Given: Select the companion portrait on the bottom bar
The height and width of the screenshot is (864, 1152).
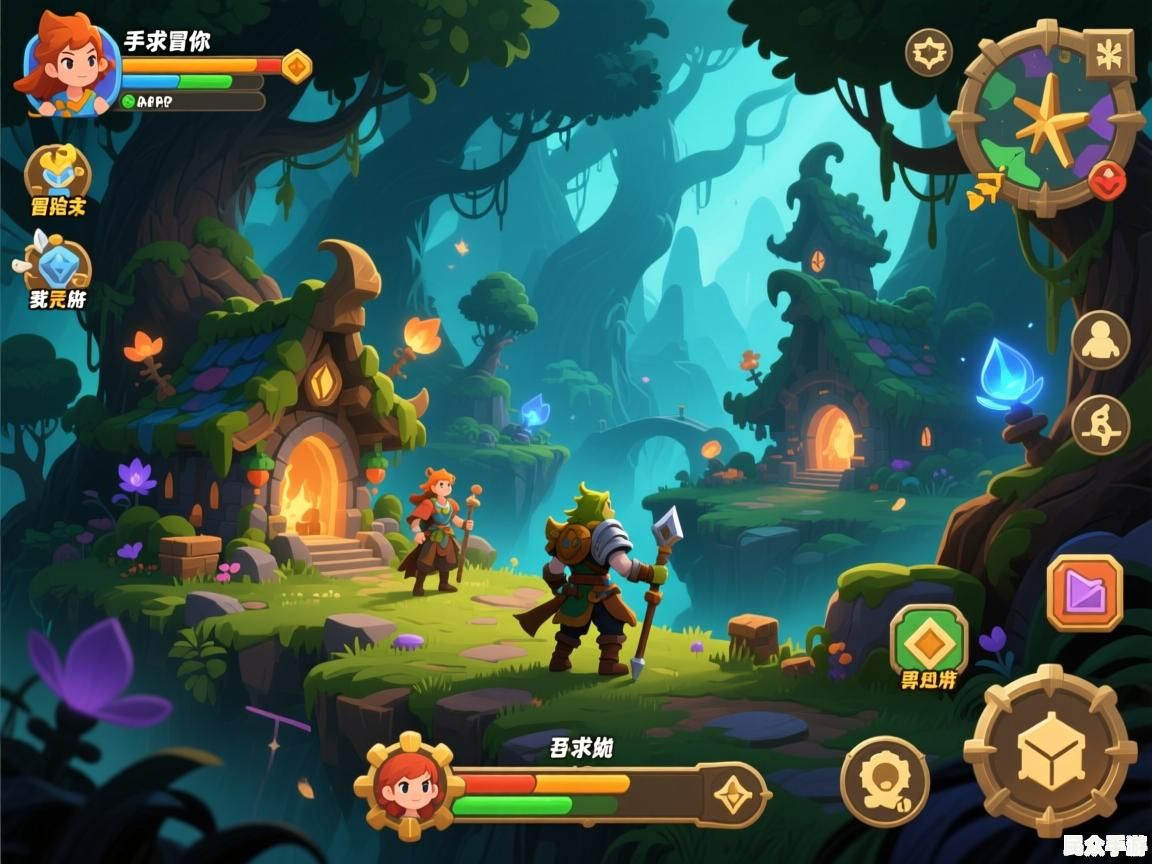Looking at the screenshot, I should pos(408,785).
